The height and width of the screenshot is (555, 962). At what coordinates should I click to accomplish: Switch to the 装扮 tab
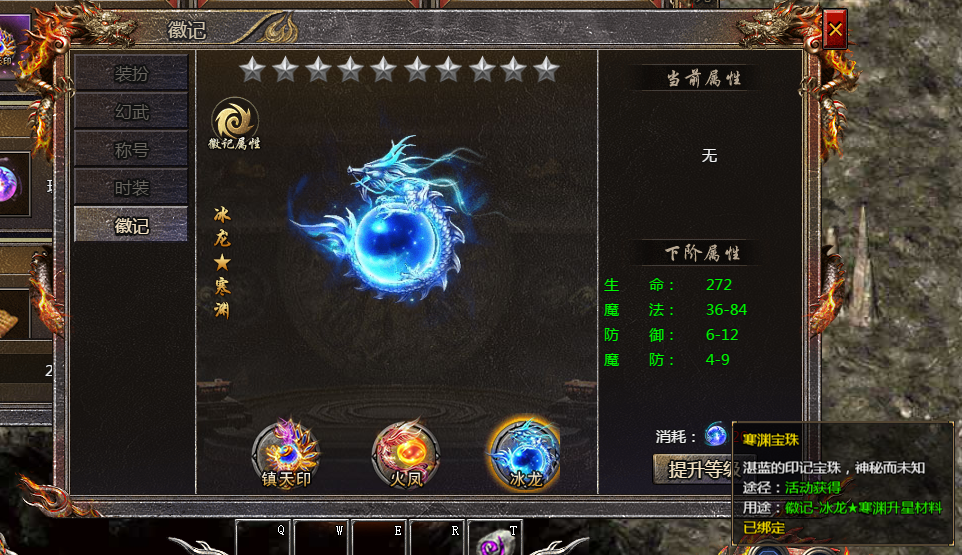(x=131, y=74)
